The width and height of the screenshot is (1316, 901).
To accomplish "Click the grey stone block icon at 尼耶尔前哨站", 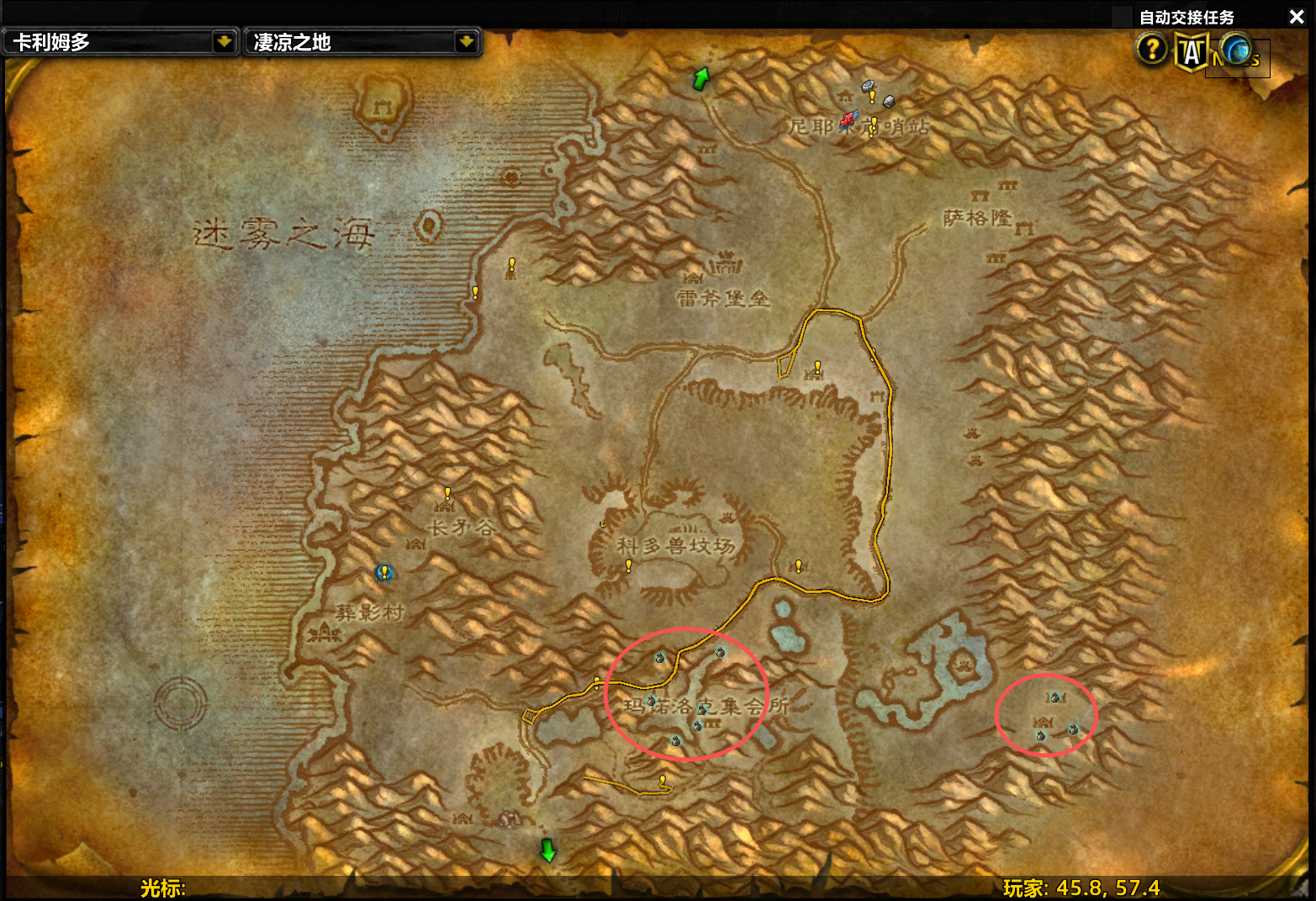I will coord(889,102).
